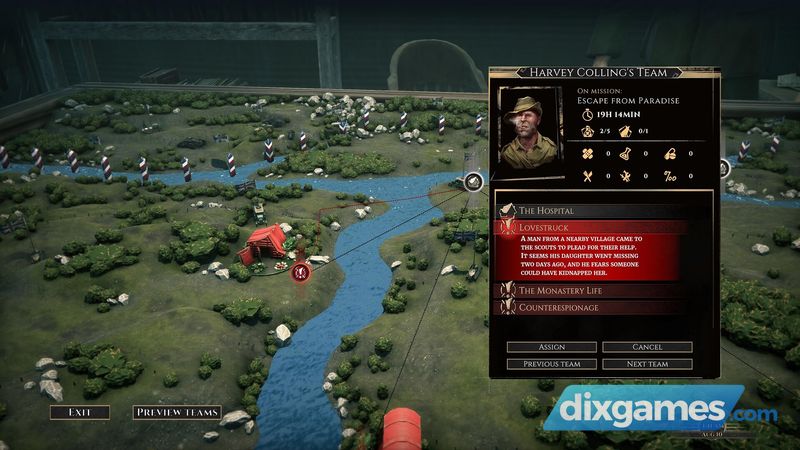Exit the map screen
Image resolution: width=800 pixels, height=450 pixels.
pyautogui.click(x=81, y=412)
